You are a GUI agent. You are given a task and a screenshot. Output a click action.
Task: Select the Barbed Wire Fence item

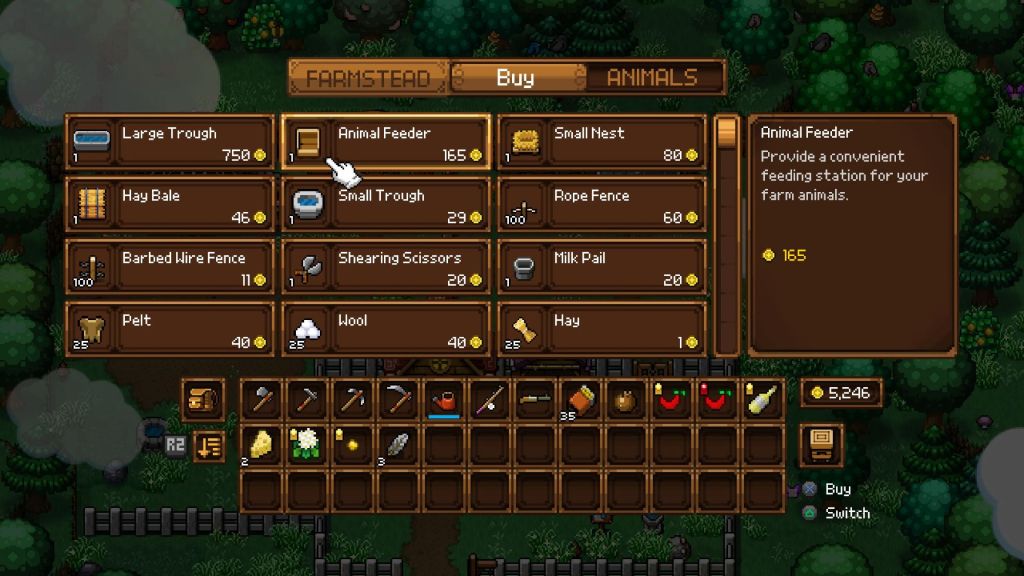[x=170, y=267]
